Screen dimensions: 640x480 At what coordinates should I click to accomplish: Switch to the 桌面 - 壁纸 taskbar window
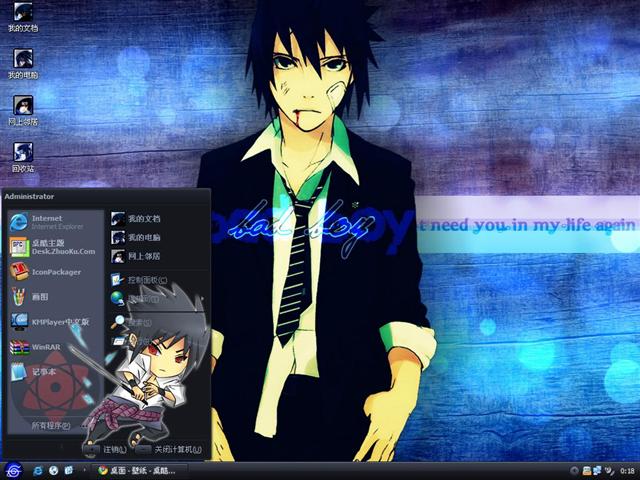pyautogui.click(x=138, y=469)
